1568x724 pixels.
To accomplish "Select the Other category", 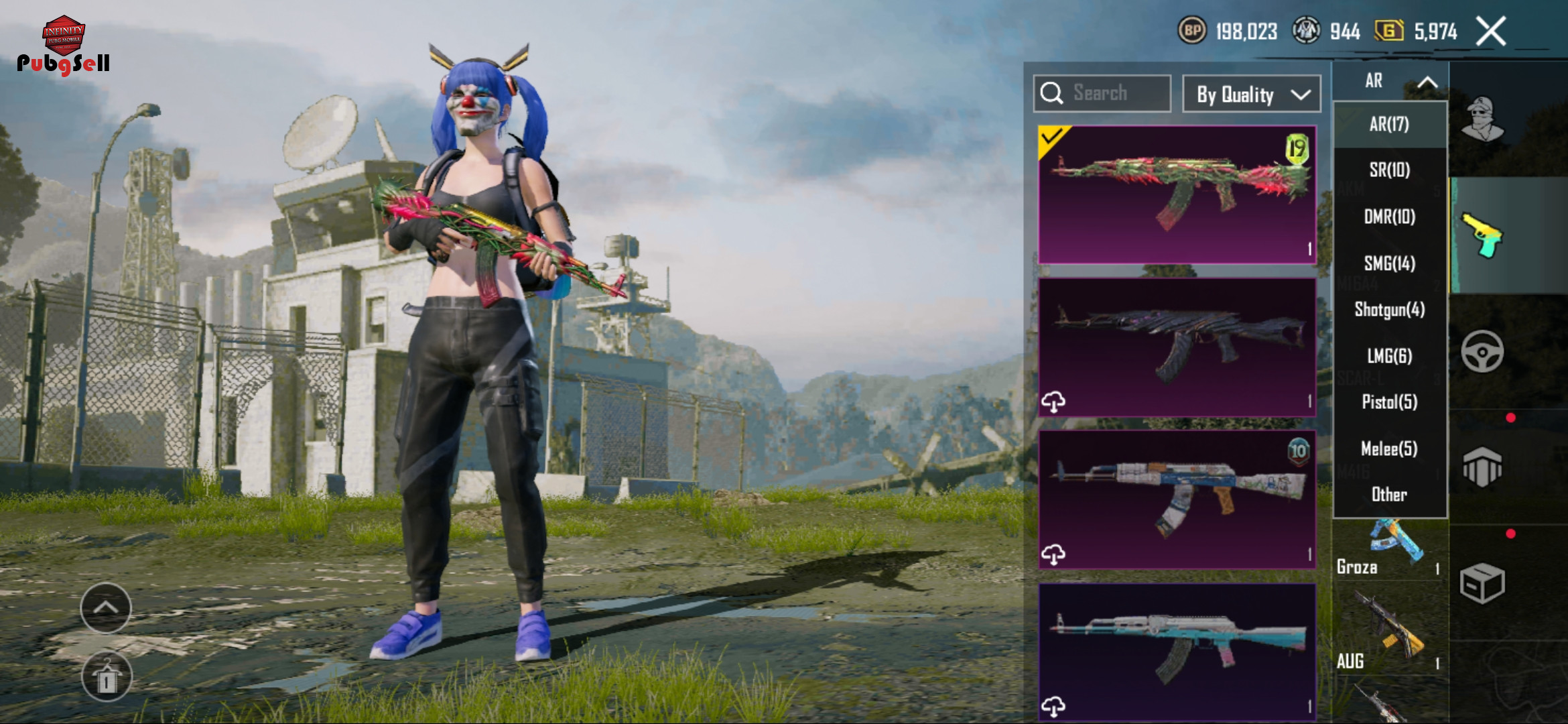I will [x=1389, y=495].
